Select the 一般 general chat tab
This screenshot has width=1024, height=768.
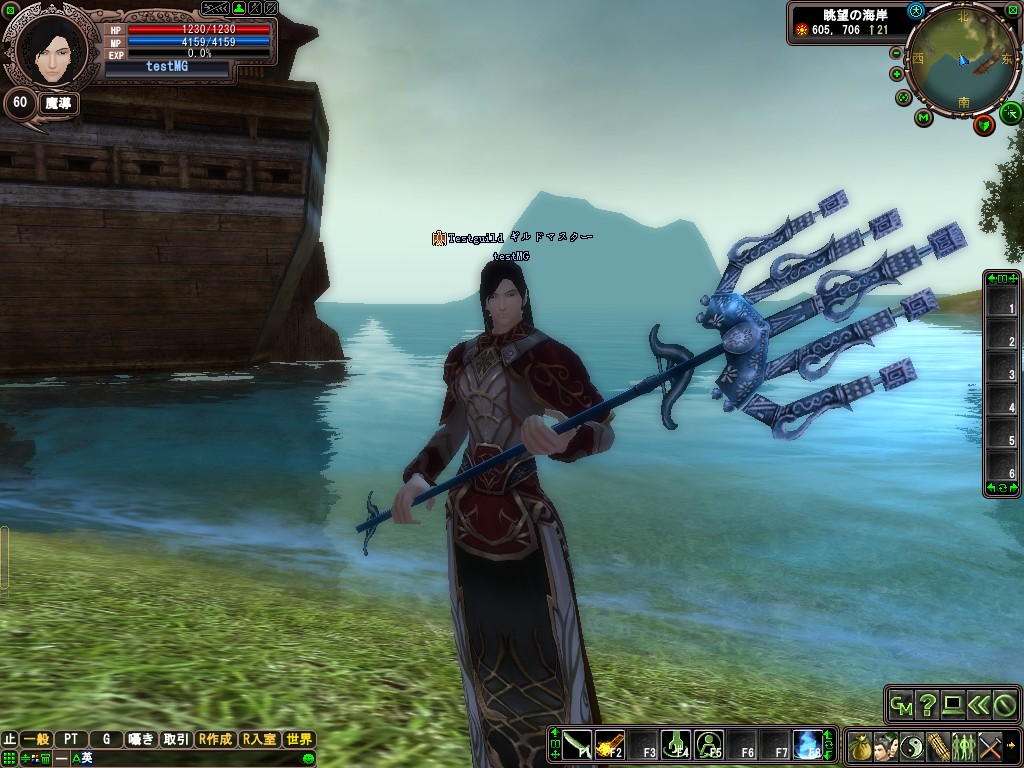pos(36,740)
